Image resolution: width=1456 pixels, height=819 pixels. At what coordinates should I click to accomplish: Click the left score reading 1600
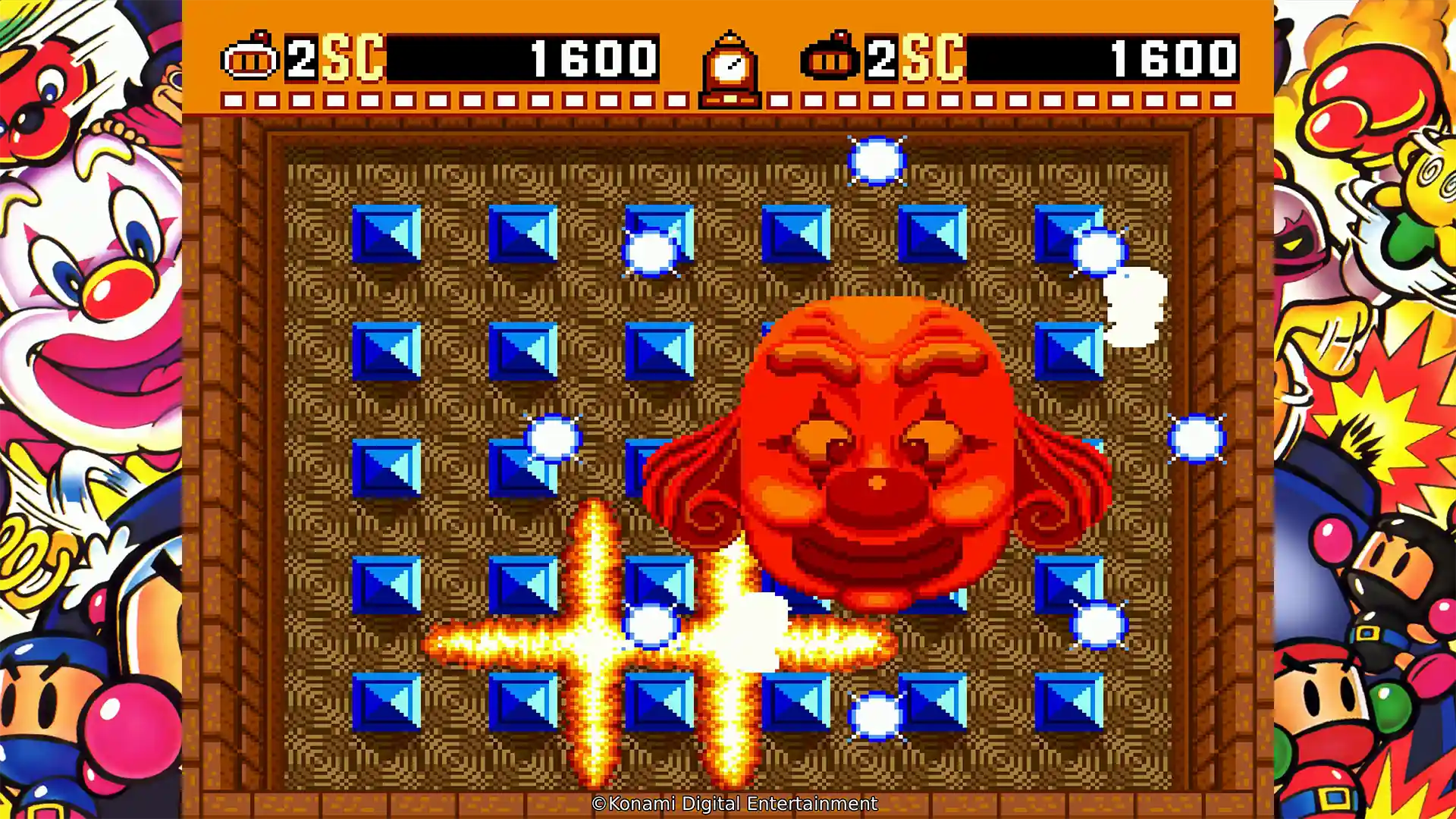(591, 55)
